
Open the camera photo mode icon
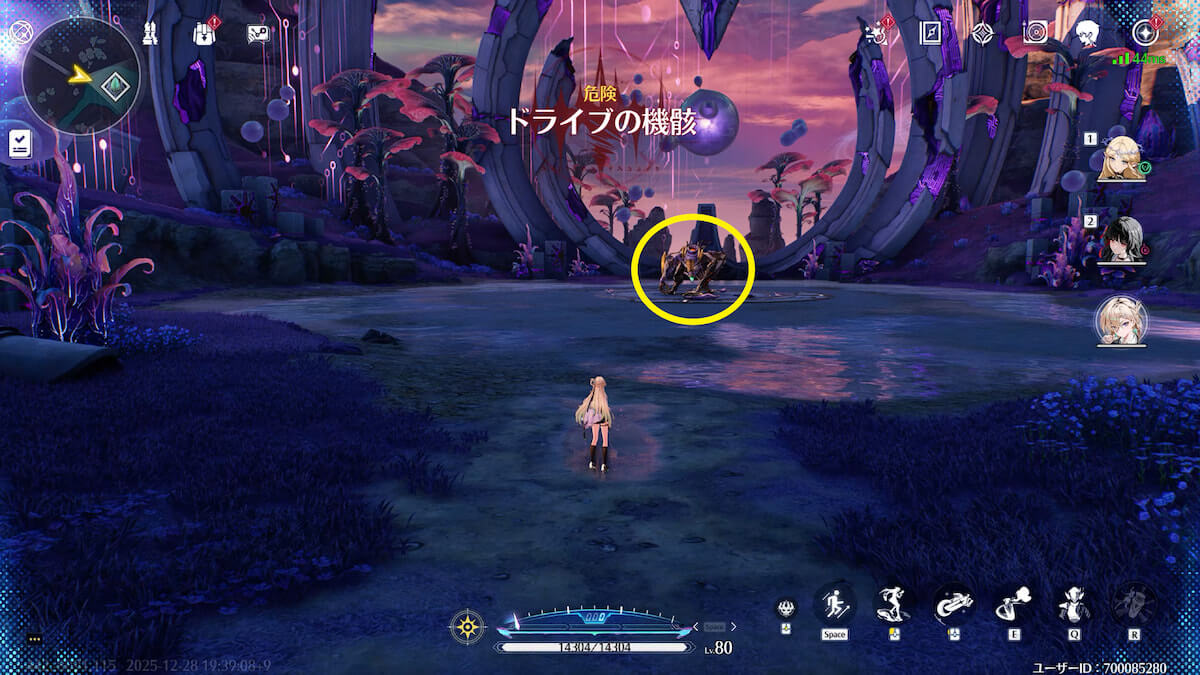(x=1036, y=33)
